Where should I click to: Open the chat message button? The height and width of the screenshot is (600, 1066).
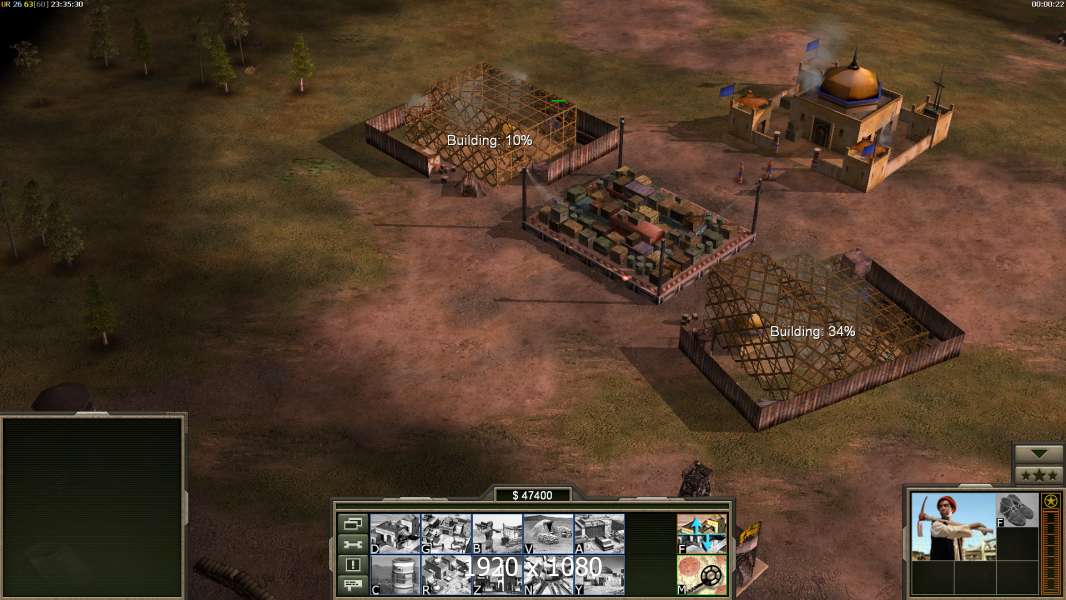tap(352, 586)
